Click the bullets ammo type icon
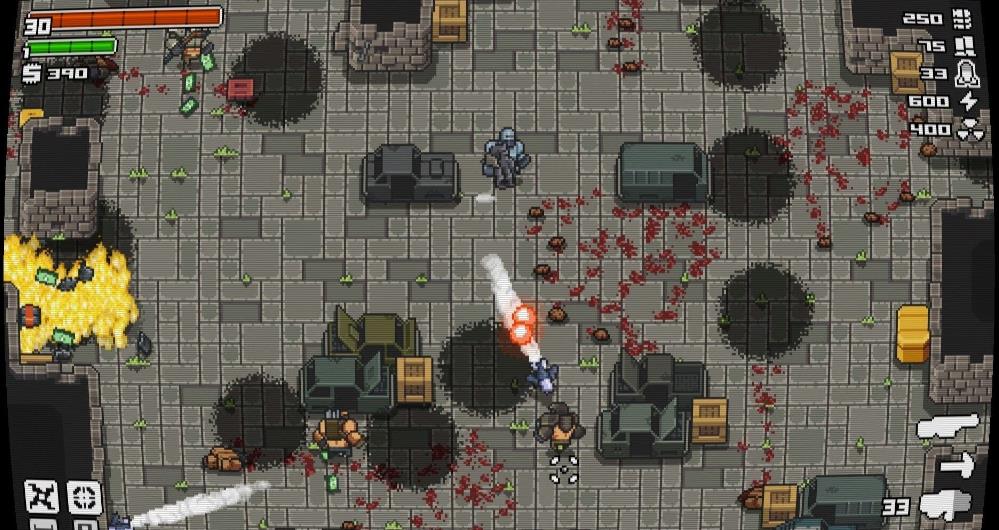This screenshot has height=530, width=999. coord(963,17)
